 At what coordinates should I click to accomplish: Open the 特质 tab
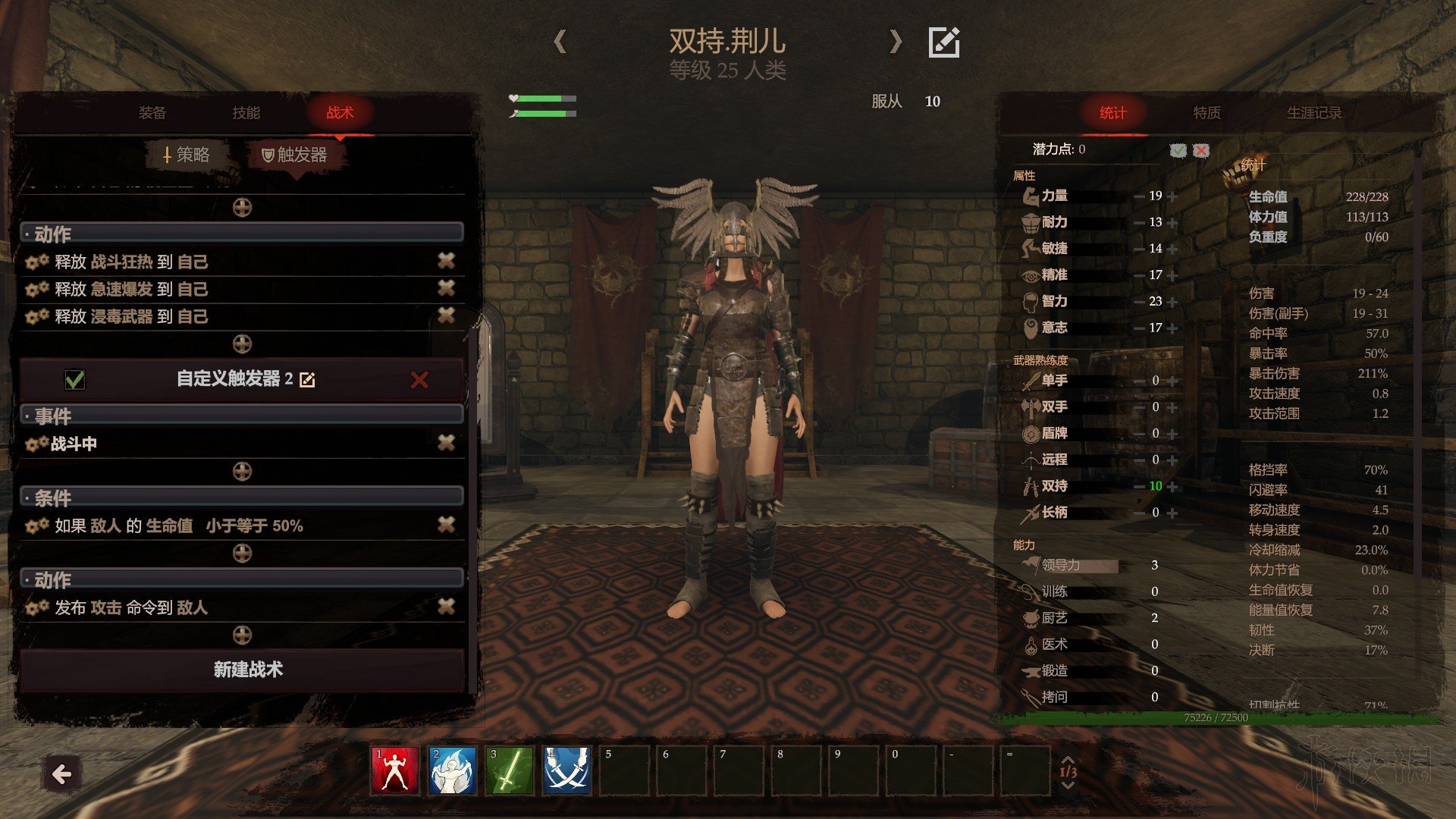(x=1207, y=113)
